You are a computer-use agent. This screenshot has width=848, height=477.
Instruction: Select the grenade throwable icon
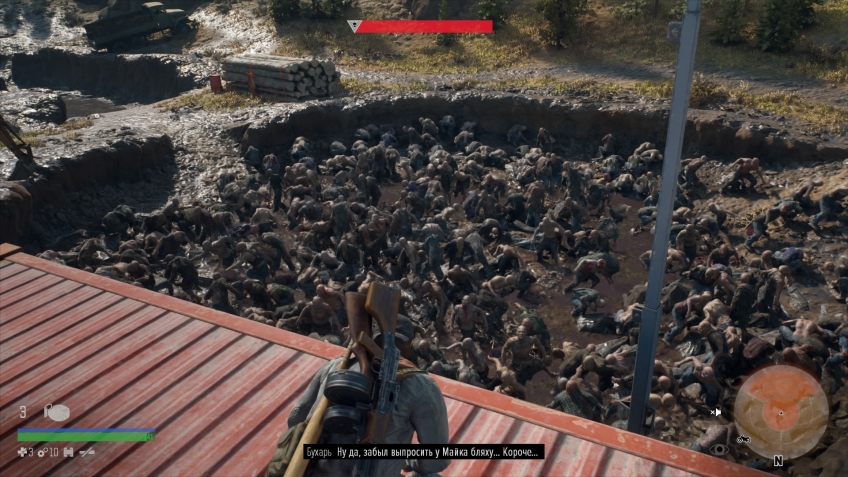coord(56,412)
